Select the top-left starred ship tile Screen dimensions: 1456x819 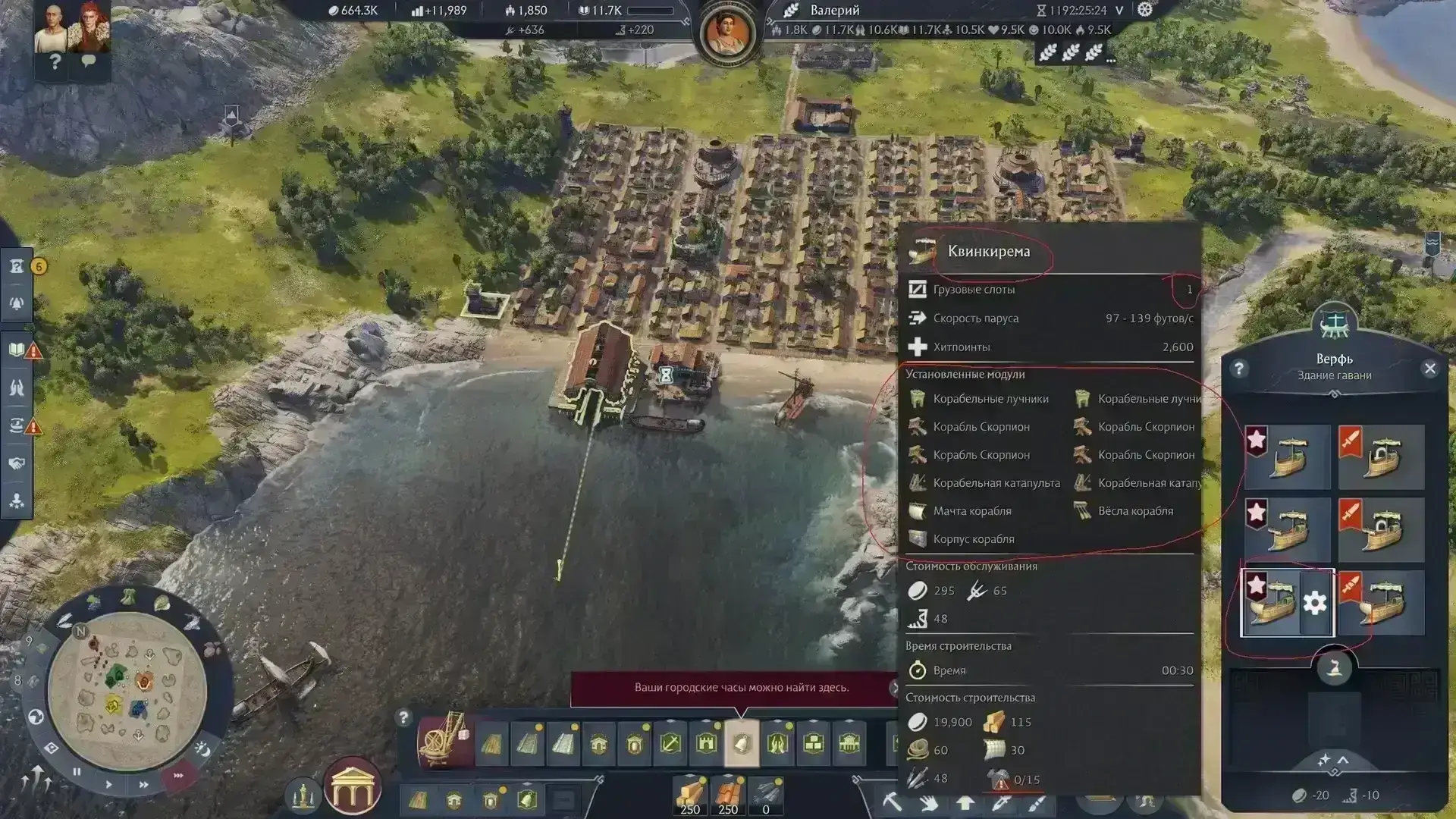pyautogui.click(x=1288, y=457)
